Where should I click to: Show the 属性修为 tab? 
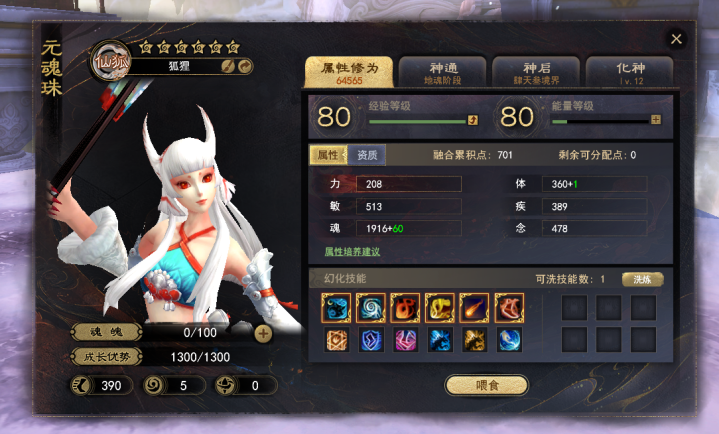coord(349,70)
